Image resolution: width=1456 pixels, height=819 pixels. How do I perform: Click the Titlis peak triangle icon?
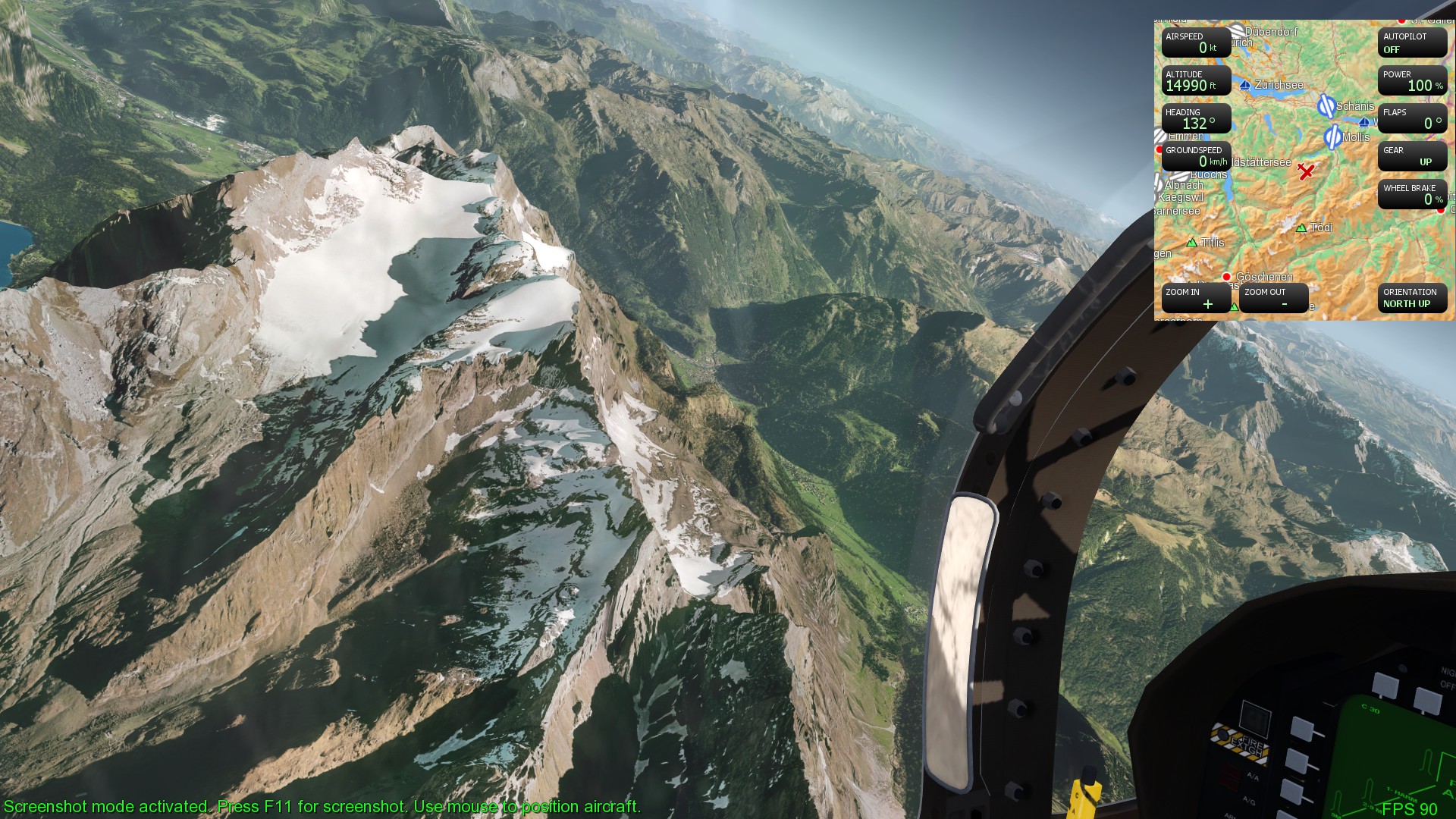tap(1191, 243)
